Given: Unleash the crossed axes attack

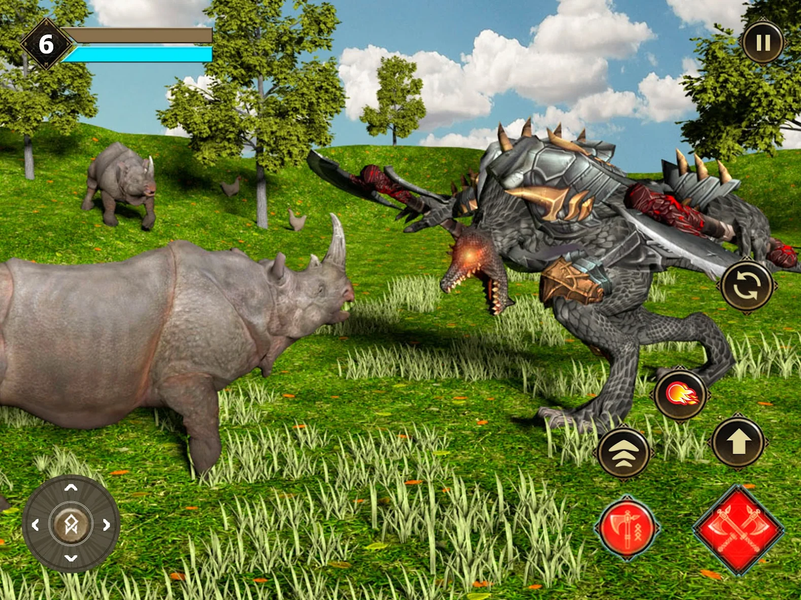Looking at the screenshot, I should pos(738,529).
